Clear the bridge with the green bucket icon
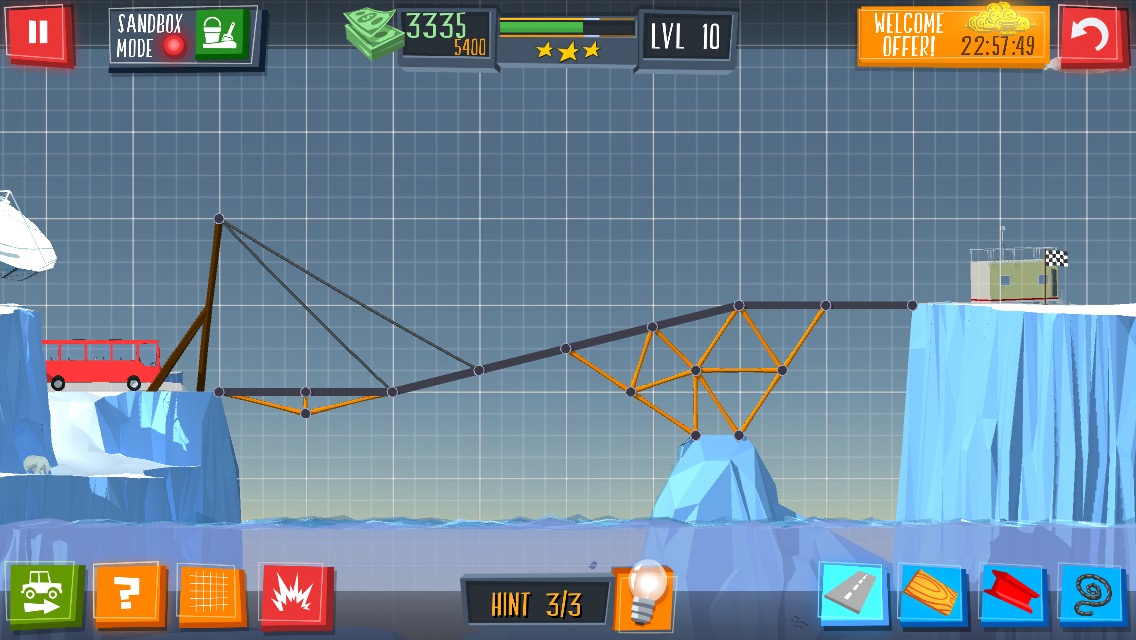Screen dimensions: 1136x640 [x=220, y=35]
